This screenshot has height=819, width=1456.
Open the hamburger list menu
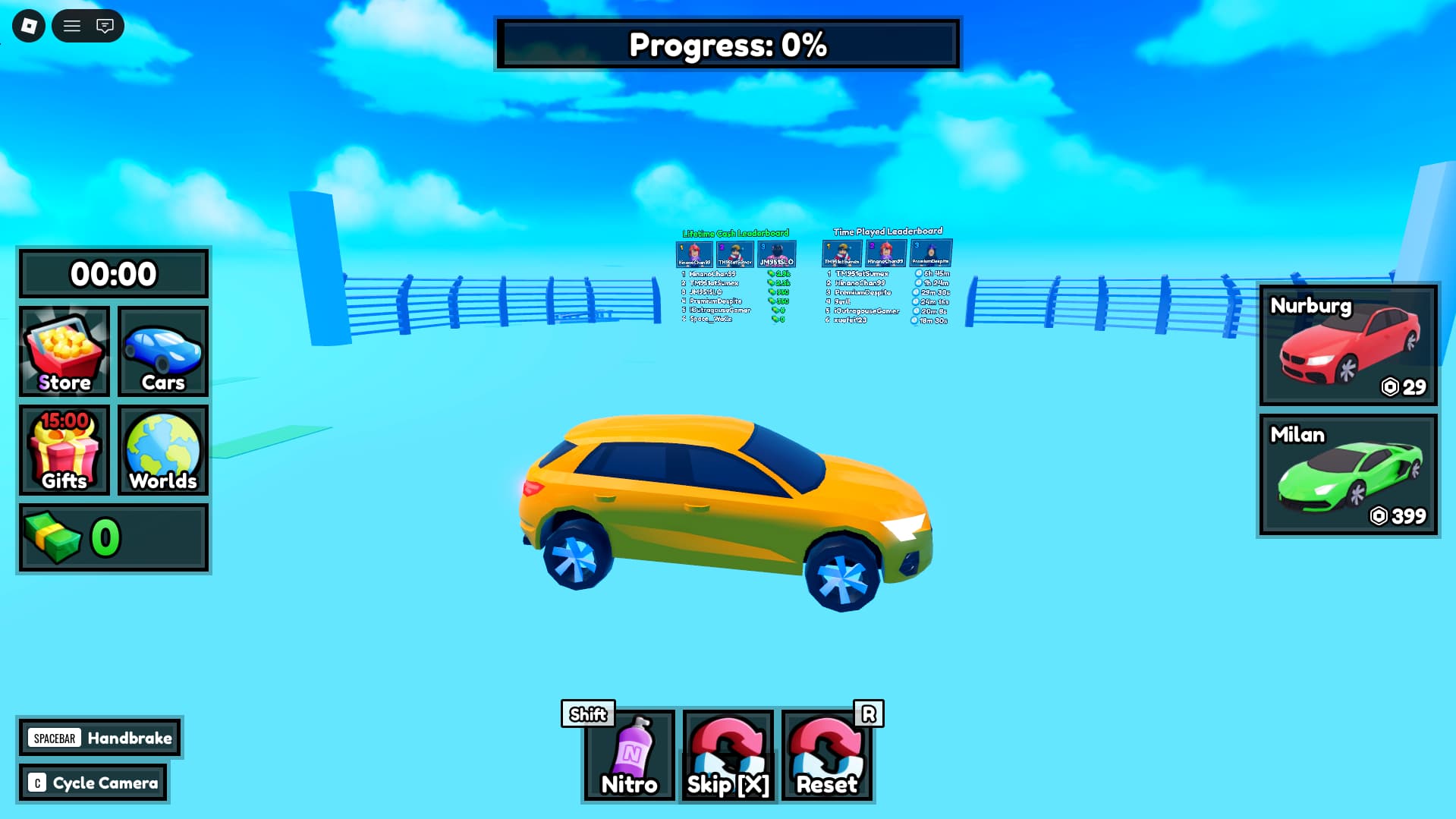pos(72,26)
